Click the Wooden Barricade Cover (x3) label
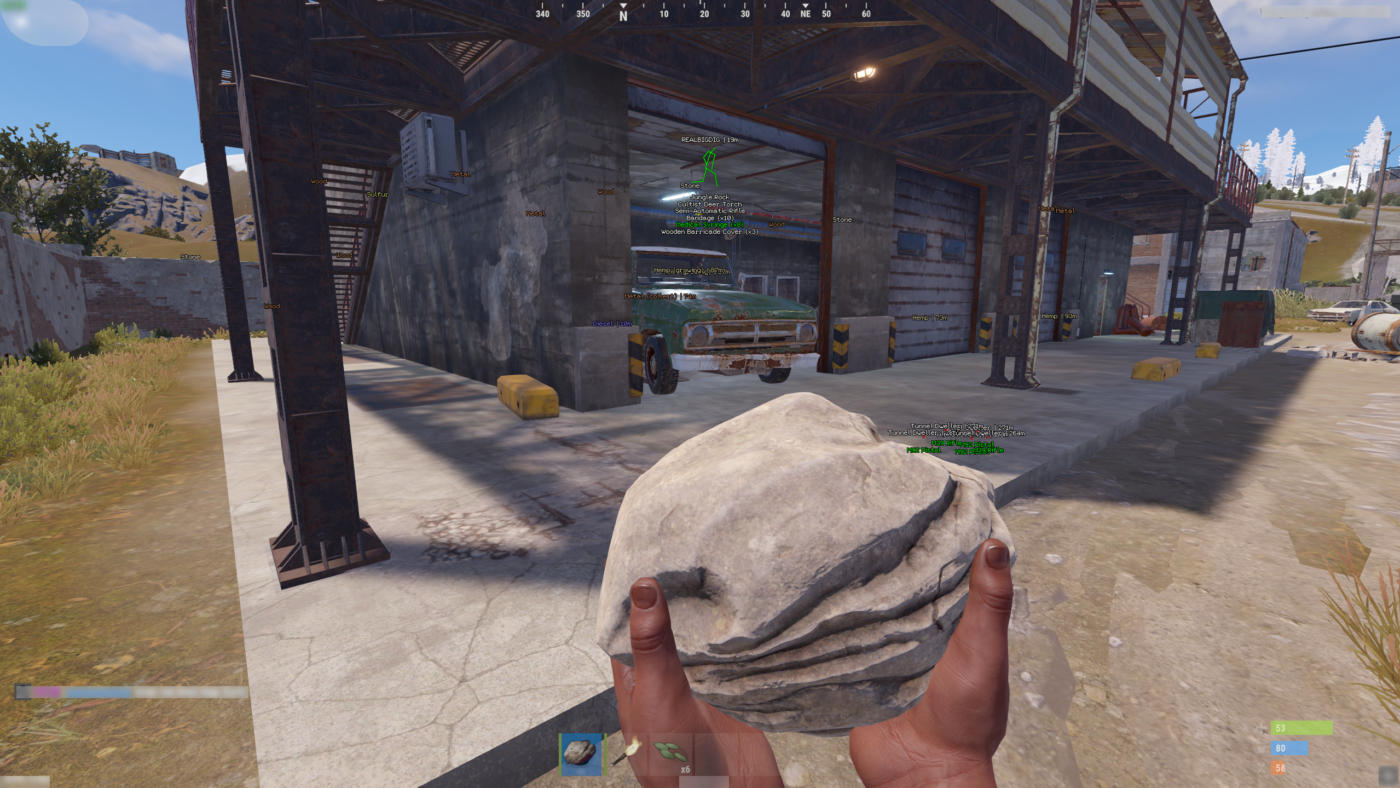1400x788 pixels. click(x=710, y=231)
